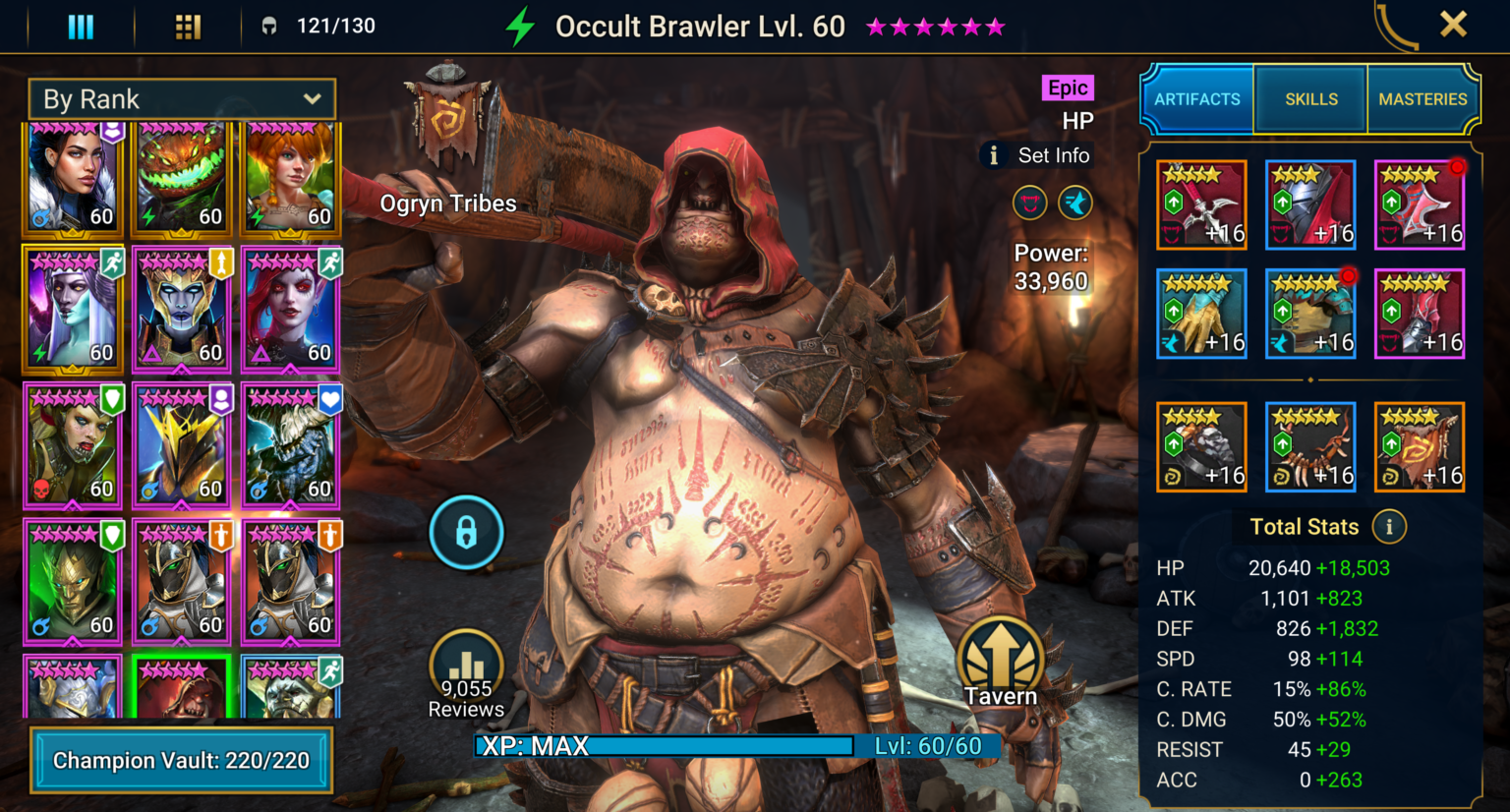Select the equipped weapon artifact slot
Viewport: 1510px width, 812px height.
1201,205
